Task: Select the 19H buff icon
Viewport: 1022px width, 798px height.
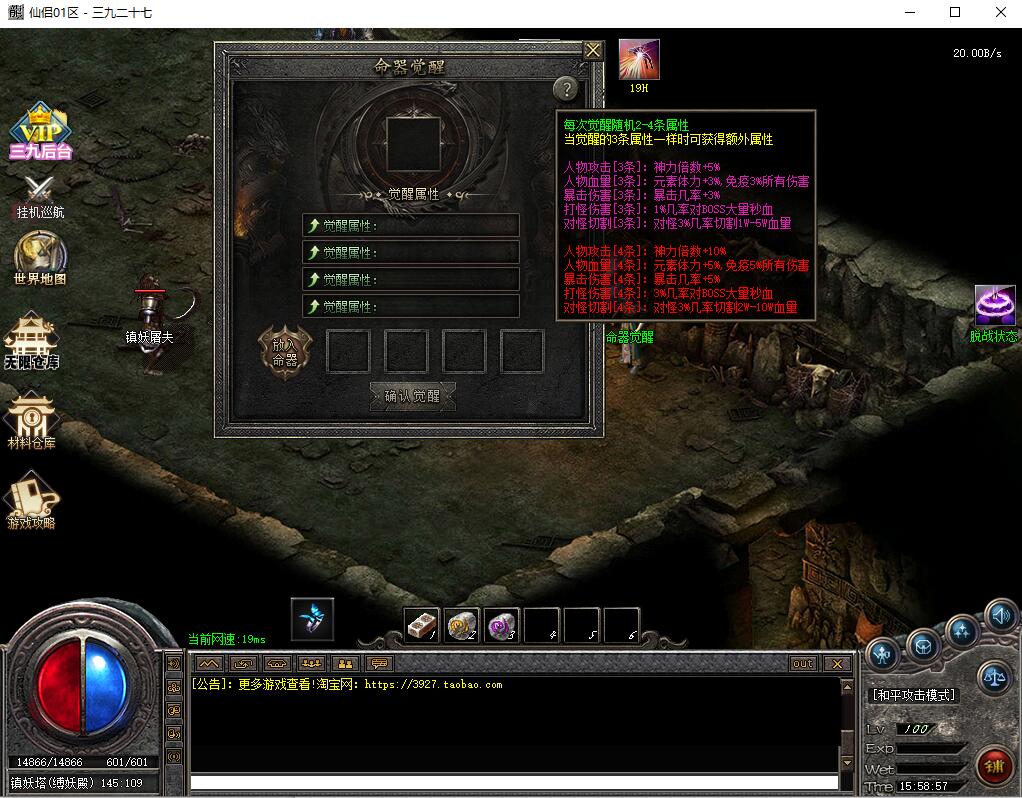Action: 638,60
